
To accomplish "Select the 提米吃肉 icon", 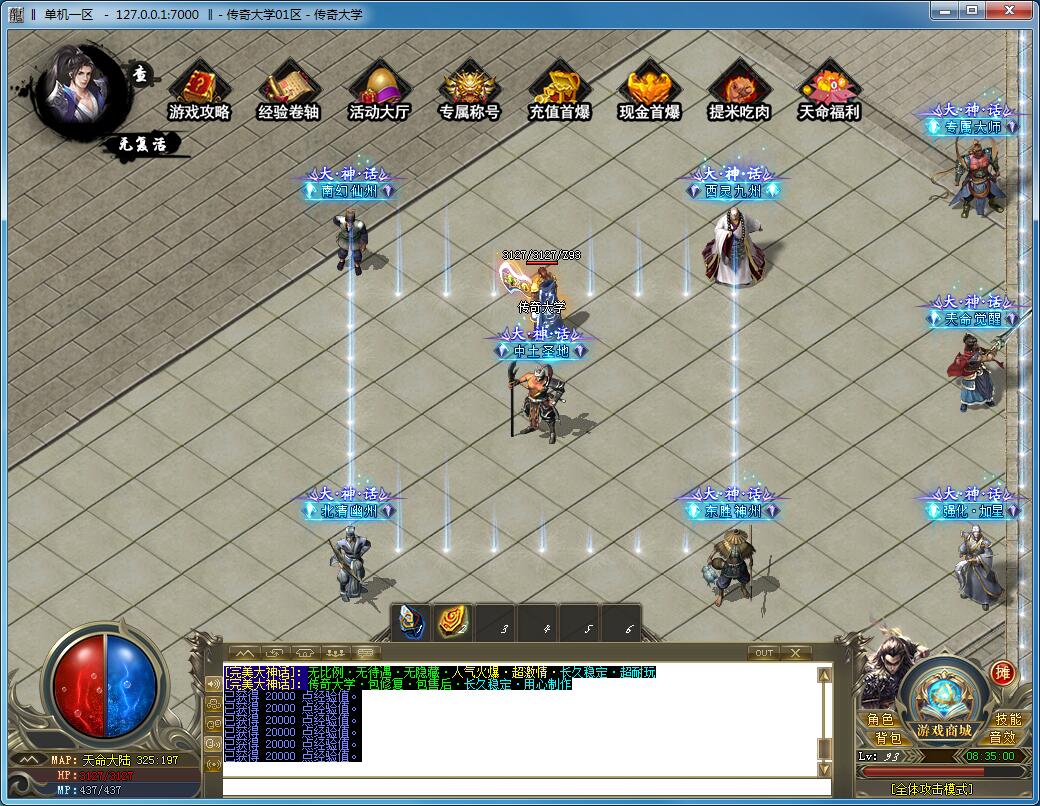I will point(739,91).
